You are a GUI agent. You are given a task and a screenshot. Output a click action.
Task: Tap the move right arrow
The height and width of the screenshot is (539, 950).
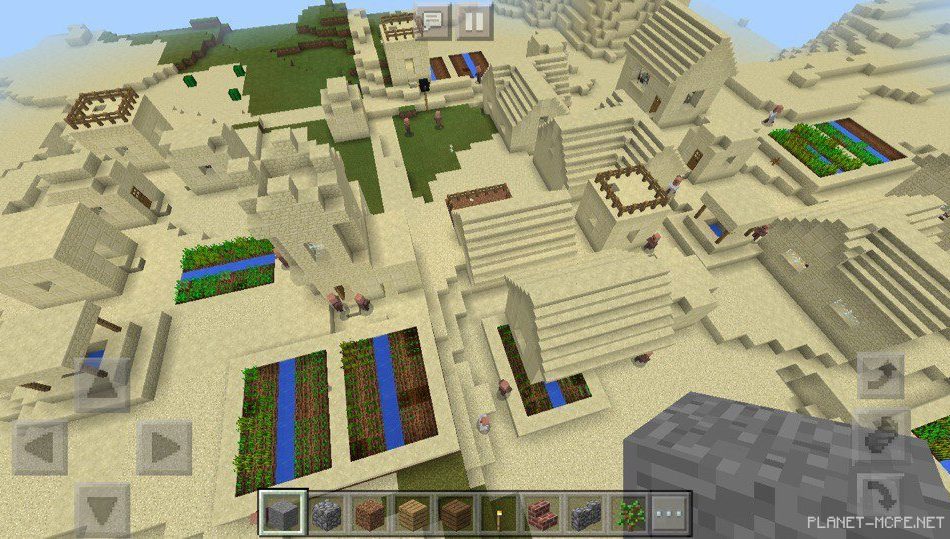[x=164, y=448]
